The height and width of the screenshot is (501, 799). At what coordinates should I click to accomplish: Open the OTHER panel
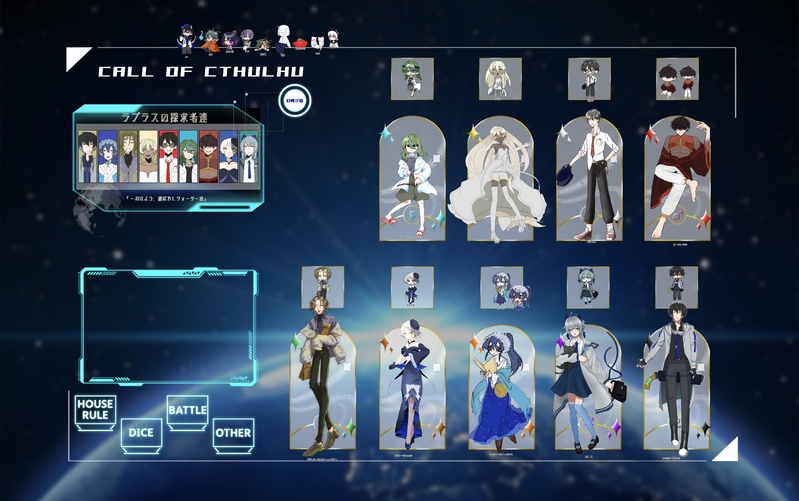point(233,434)
